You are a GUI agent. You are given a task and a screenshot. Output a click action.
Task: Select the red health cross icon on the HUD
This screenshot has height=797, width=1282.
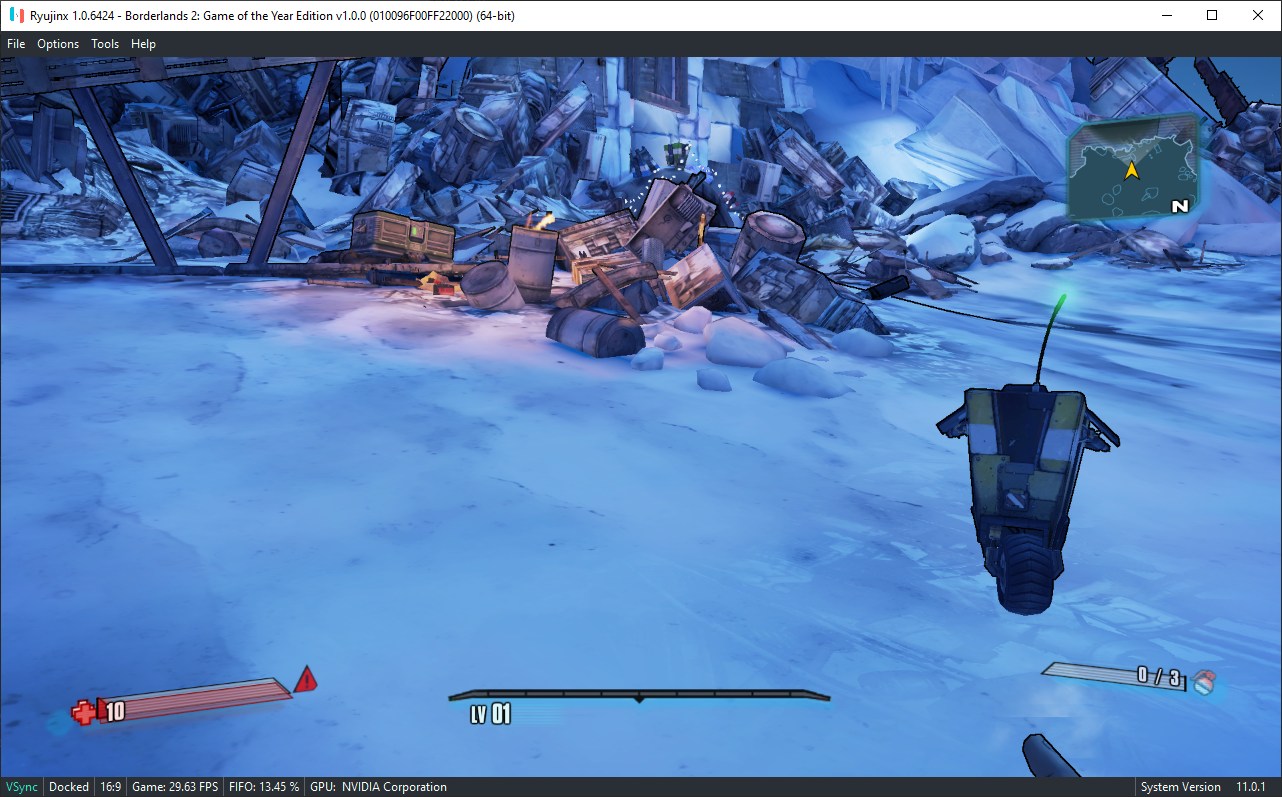click(x=85, y=713)
